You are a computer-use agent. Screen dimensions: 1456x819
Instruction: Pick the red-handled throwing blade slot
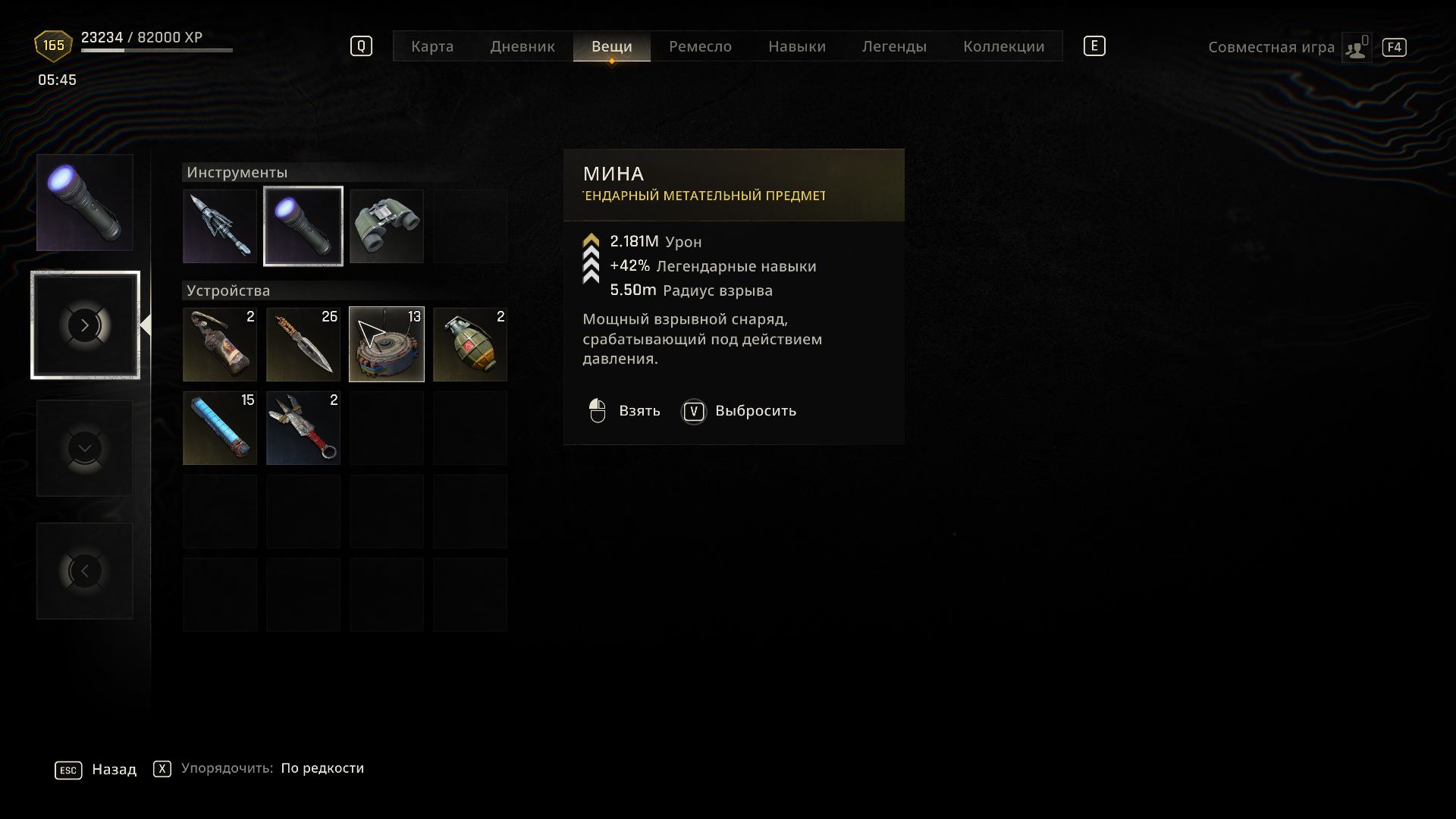(x=303, y=428)
